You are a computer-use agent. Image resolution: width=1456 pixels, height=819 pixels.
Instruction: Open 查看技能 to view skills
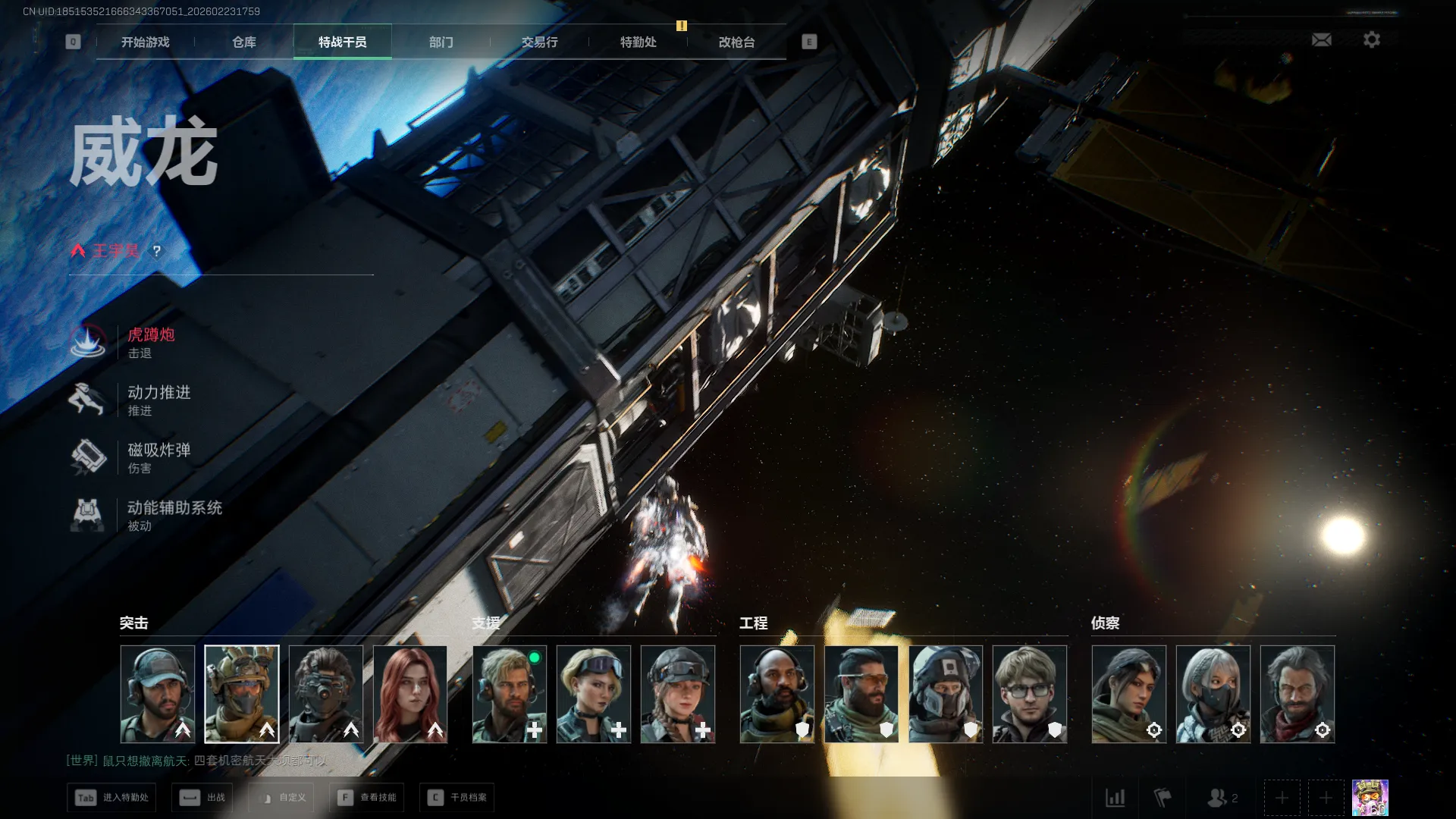coord(367,797)
